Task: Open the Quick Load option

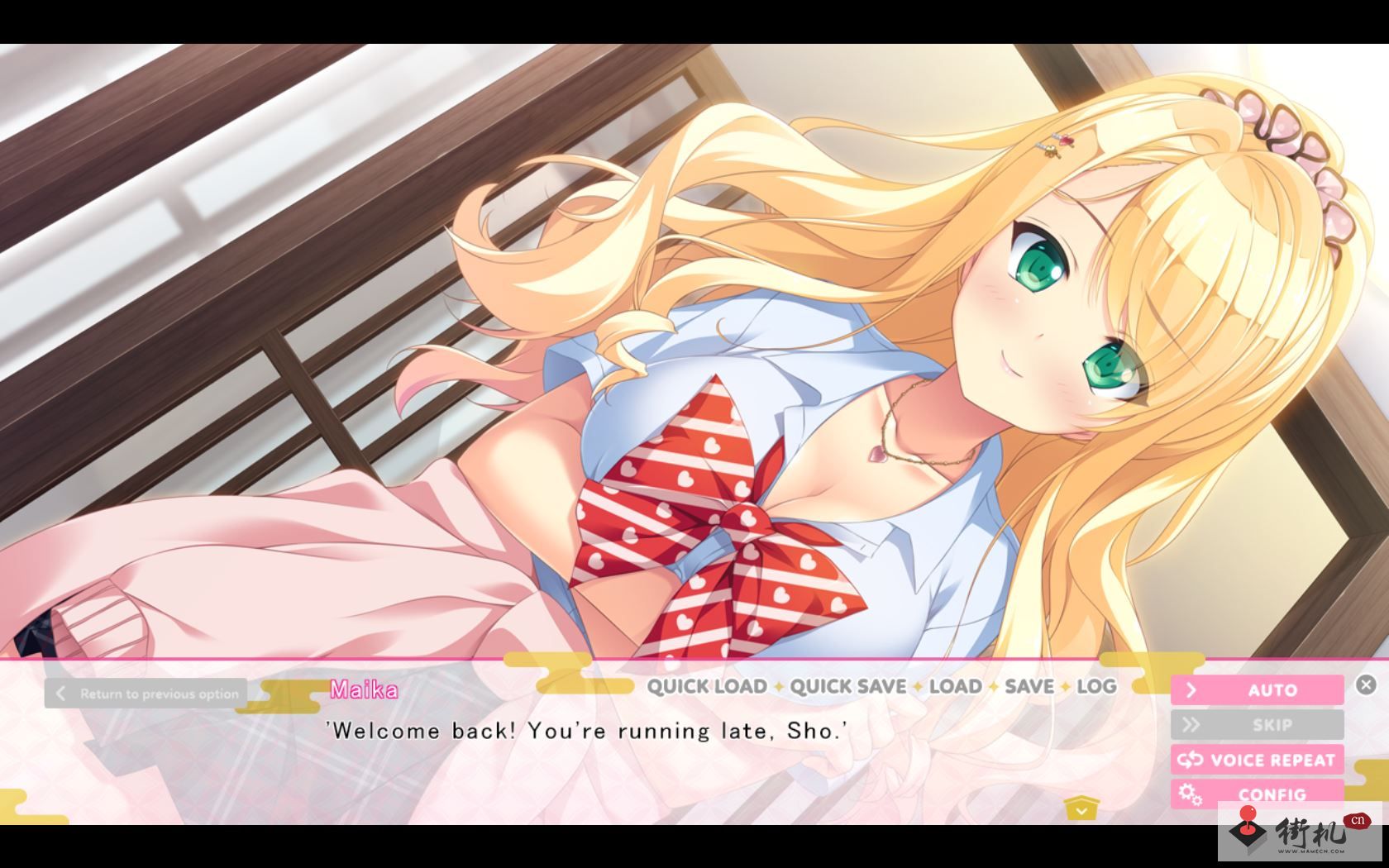Action: [x=706, y=686]
